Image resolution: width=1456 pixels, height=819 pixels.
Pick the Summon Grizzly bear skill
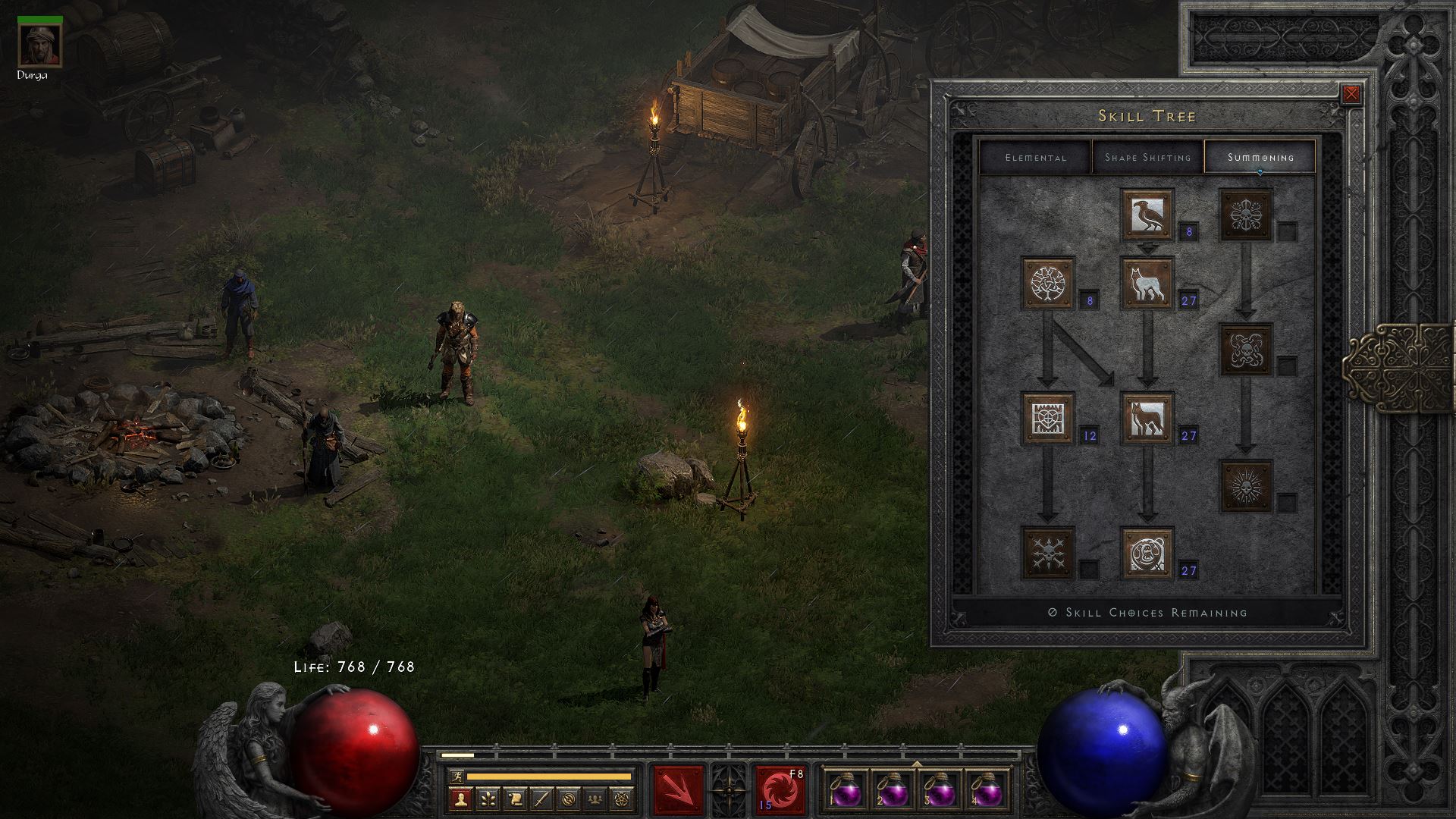(x=1147, y=554)
